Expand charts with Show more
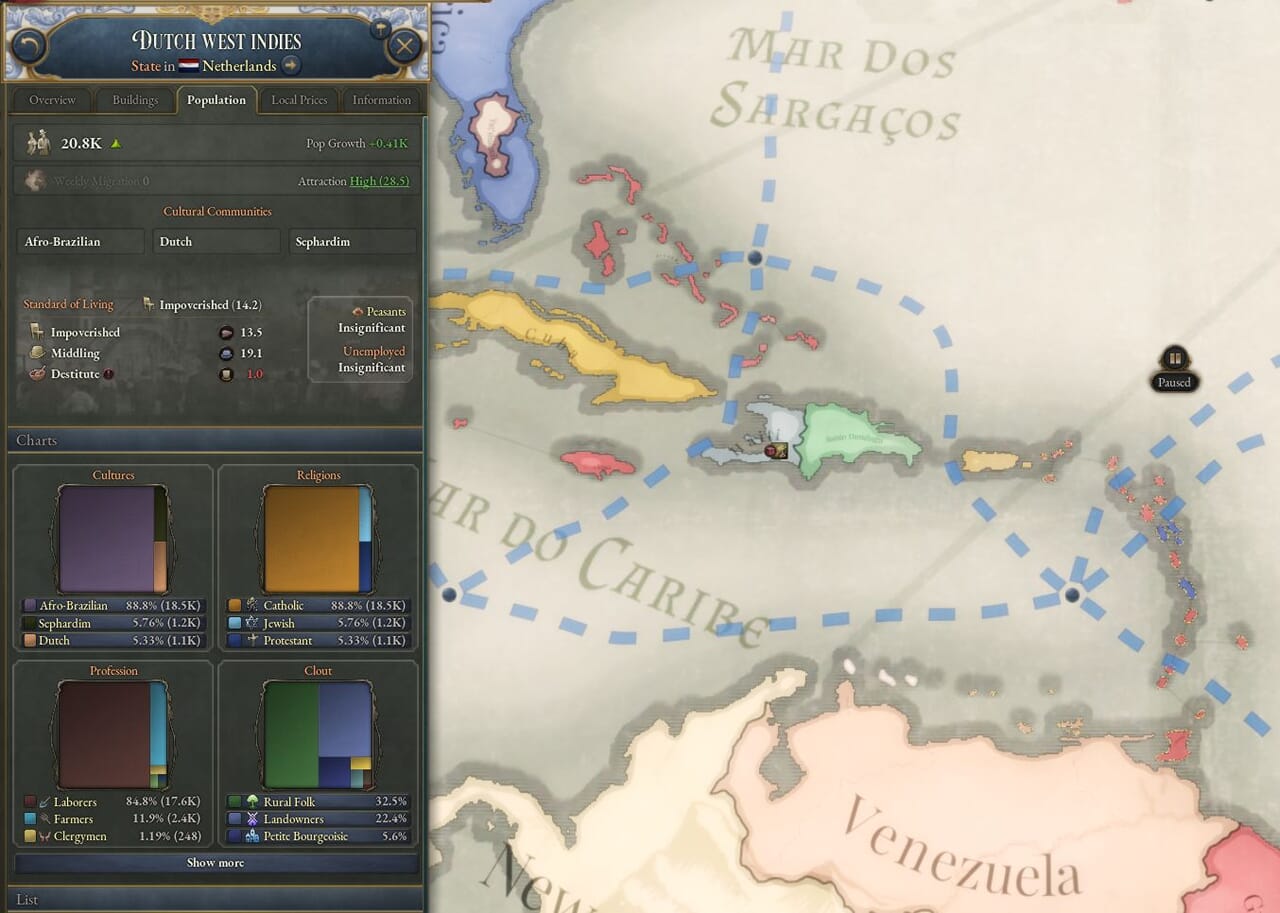 [215, 863]
